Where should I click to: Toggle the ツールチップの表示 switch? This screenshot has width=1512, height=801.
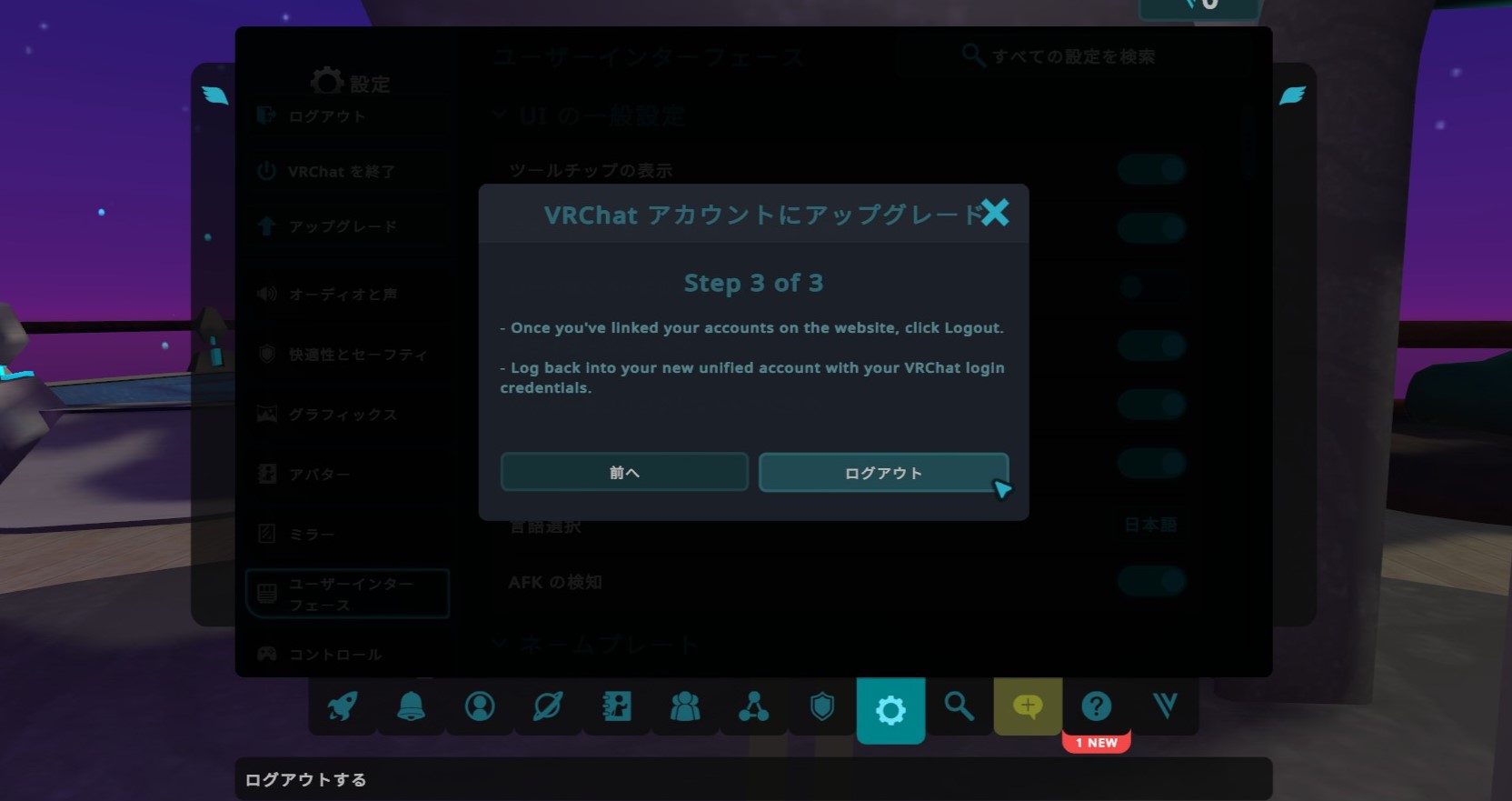tap(1151, 169)
